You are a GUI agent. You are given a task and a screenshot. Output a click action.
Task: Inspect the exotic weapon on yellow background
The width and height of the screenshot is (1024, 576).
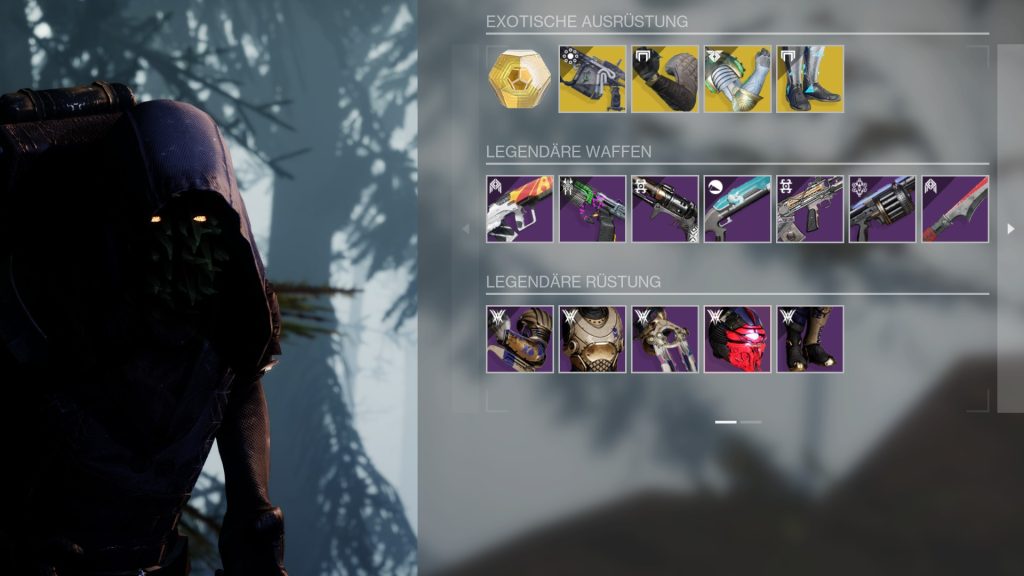592,79
